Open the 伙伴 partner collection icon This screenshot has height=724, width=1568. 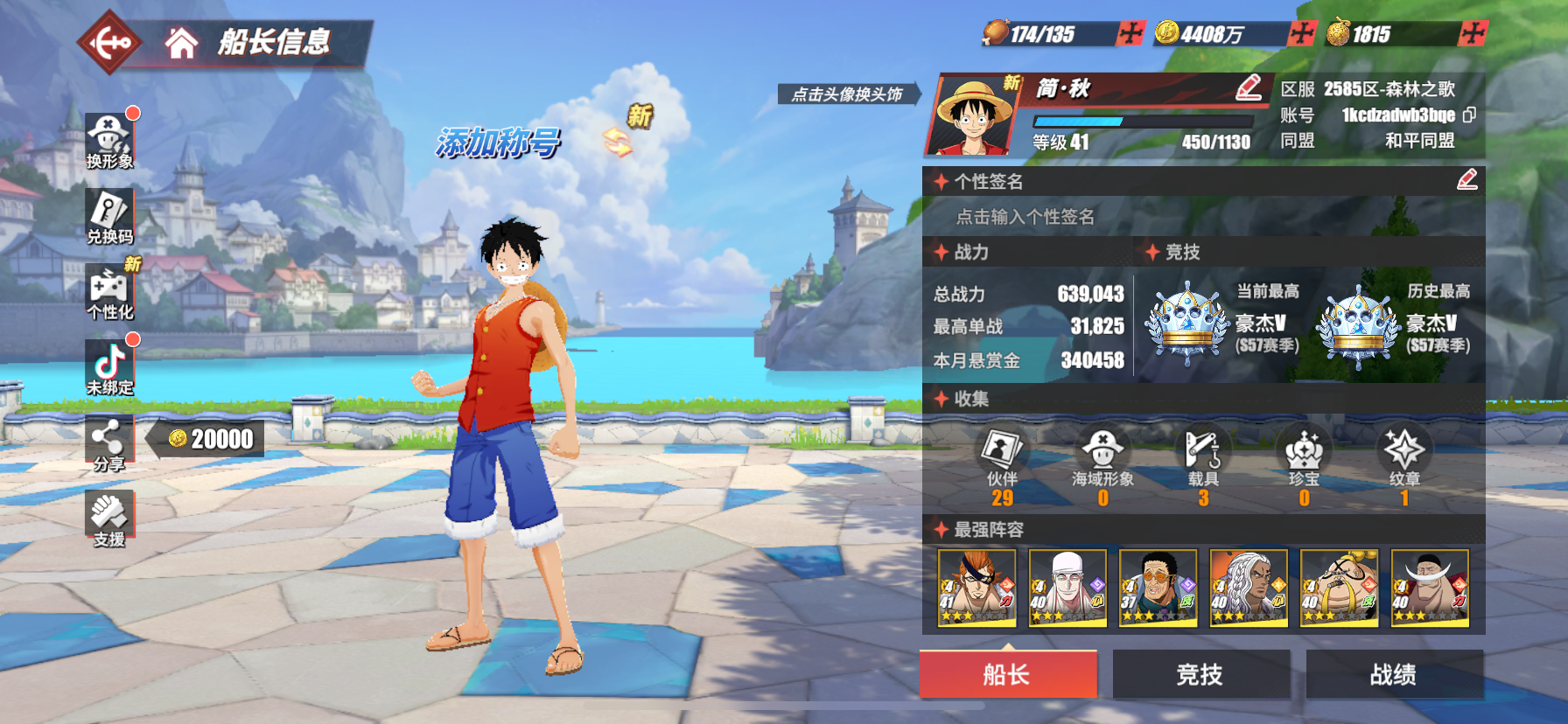(x=1002, y=457)
